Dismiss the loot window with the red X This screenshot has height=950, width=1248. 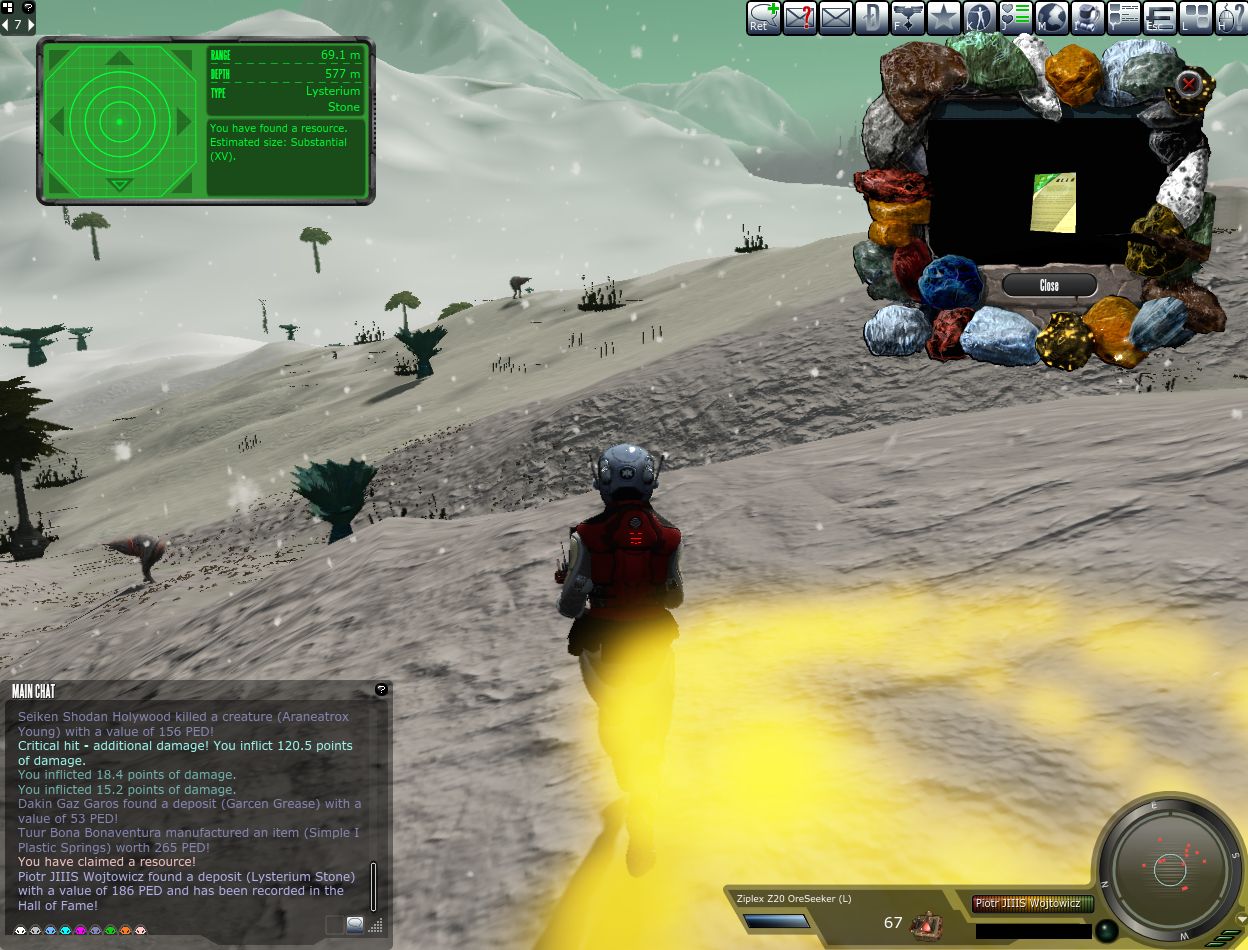1189,83
